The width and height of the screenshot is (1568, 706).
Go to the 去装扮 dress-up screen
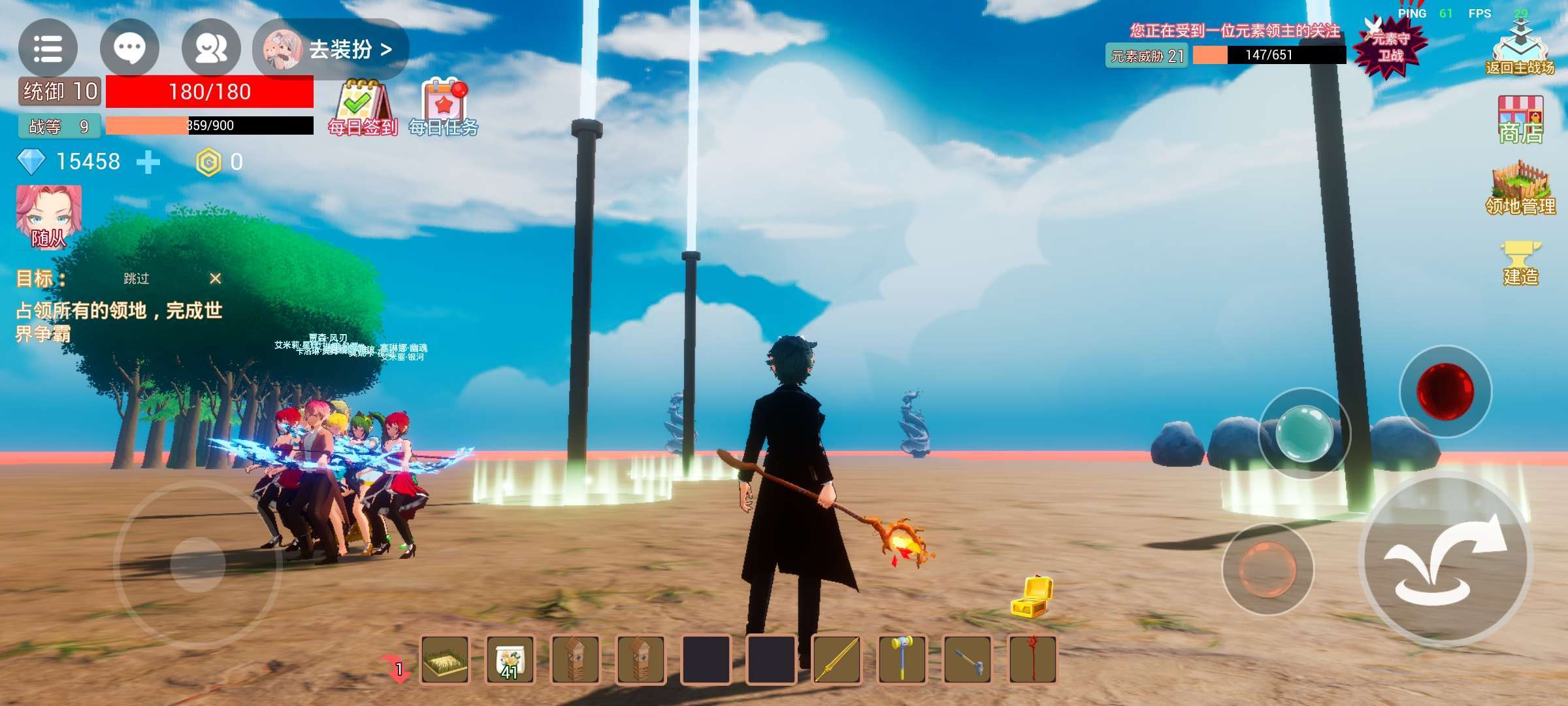(331, 49)
